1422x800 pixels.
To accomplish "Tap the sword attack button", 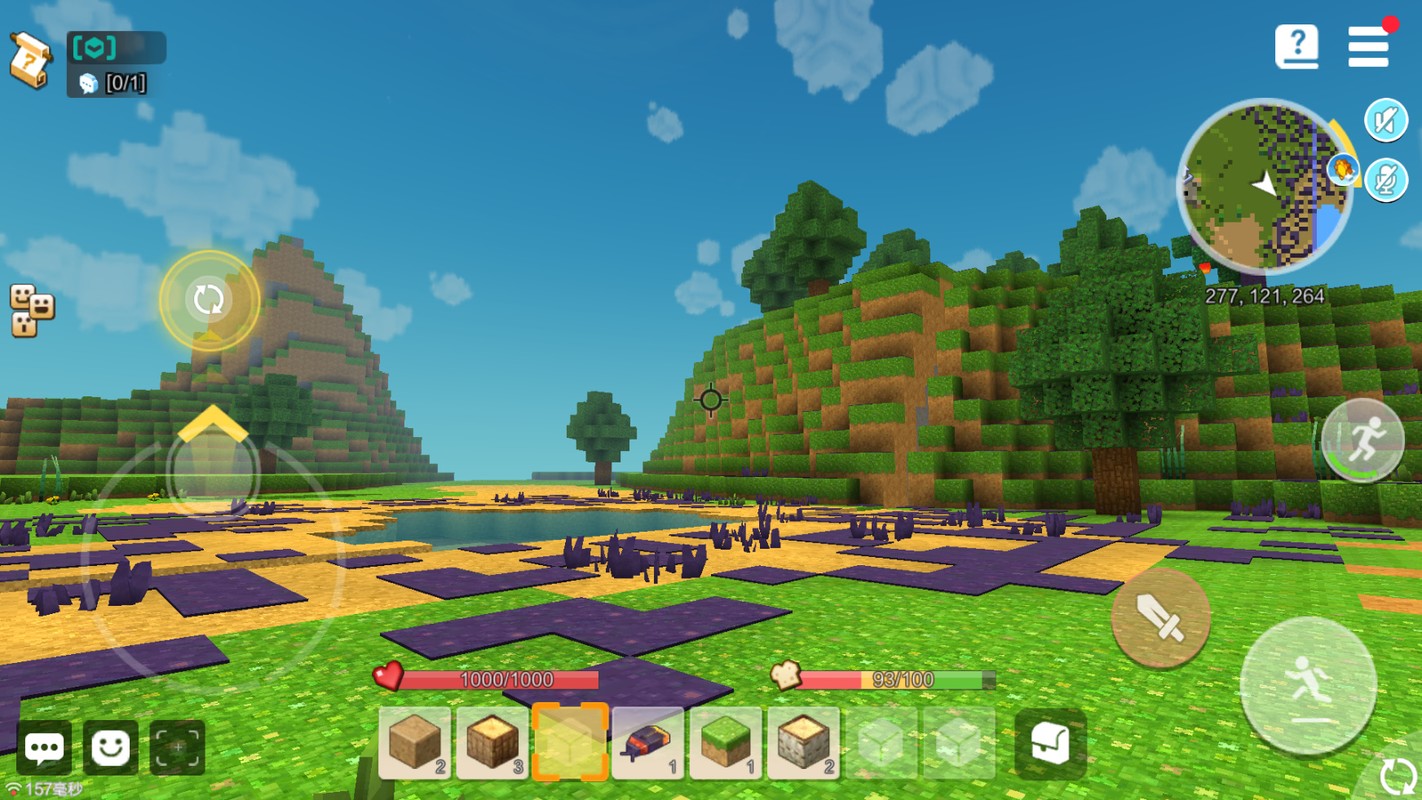I will (1161, 618).
